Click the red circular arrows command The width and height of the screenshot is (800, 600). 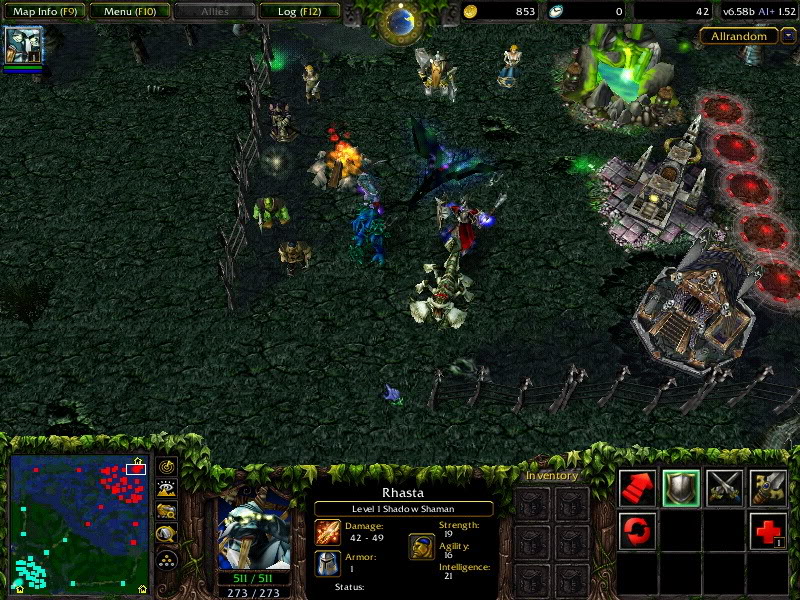click(x=637, y=531)
